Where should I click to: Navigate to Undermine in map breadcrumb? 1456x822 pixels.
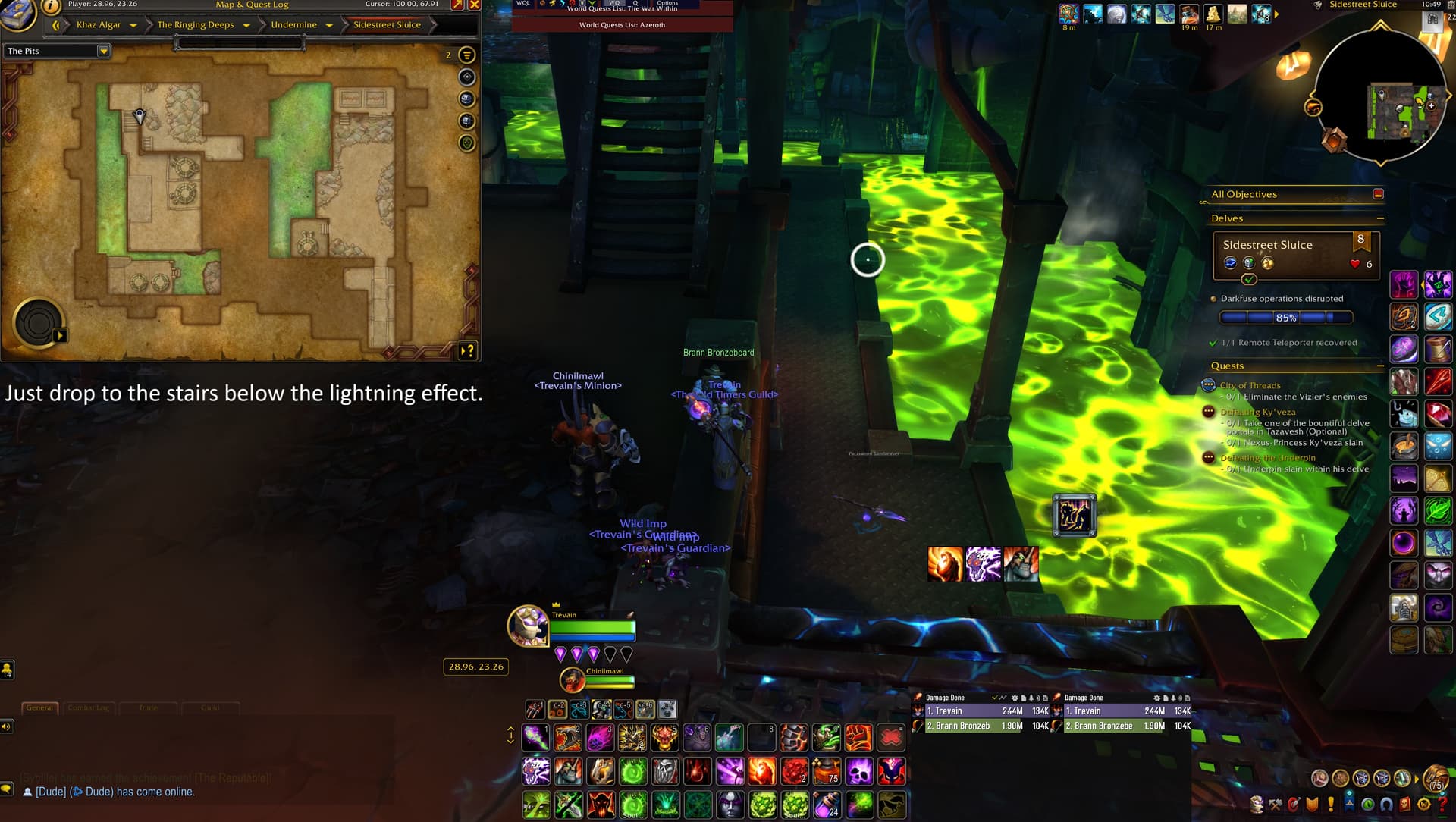[x=293, y=25]
